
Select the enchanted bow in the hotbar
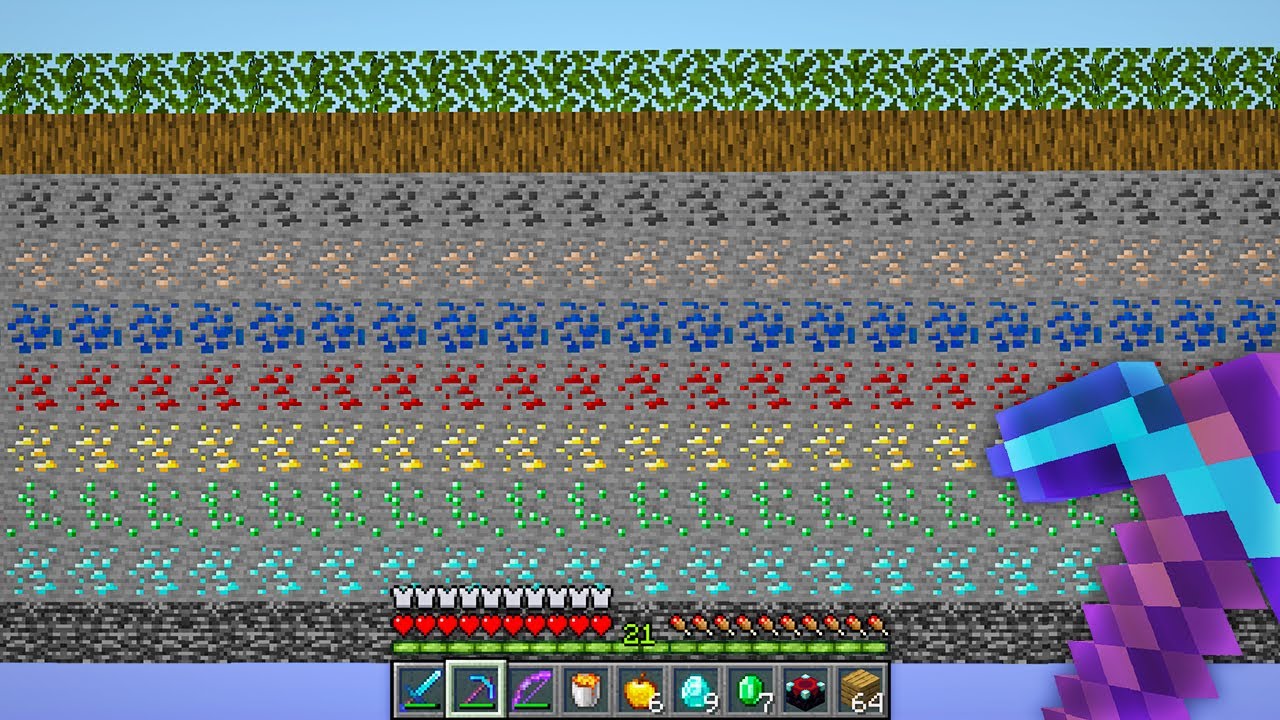point(533,691)
